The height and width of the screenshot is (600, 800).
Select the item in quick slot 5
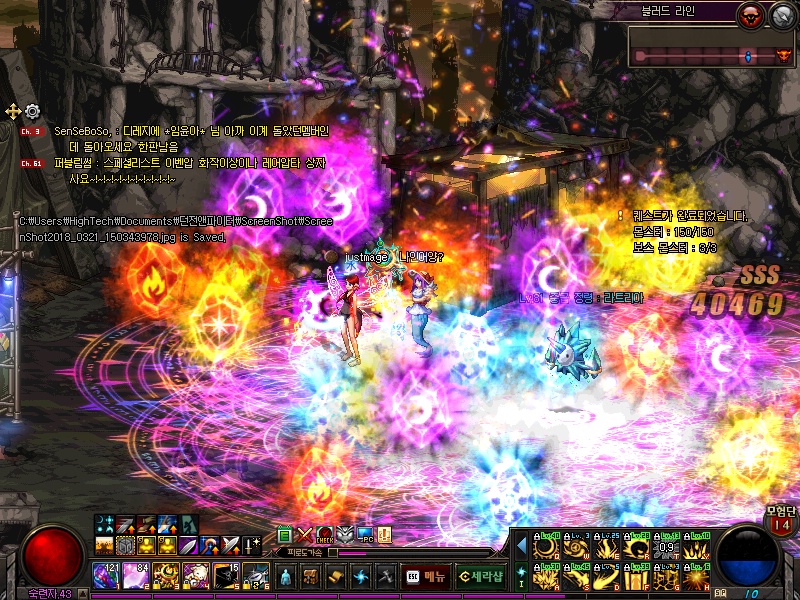point(227,576)
